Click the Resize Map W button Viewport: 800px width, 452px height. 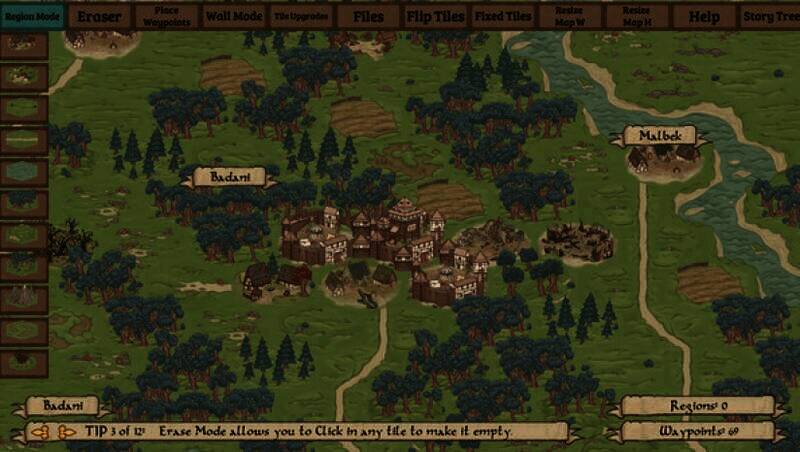pyautogui.click(x=570, y=16)
